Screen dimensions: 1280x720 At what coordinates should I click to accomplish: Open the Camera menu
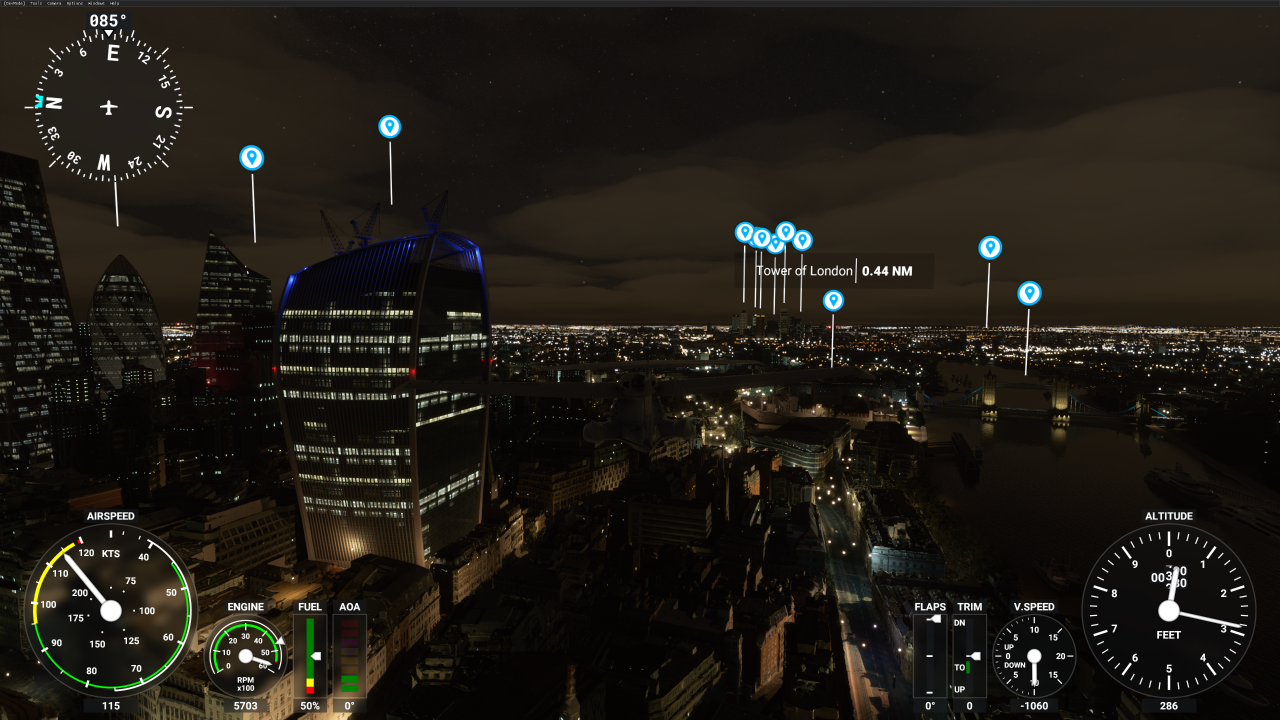[54, 3]
